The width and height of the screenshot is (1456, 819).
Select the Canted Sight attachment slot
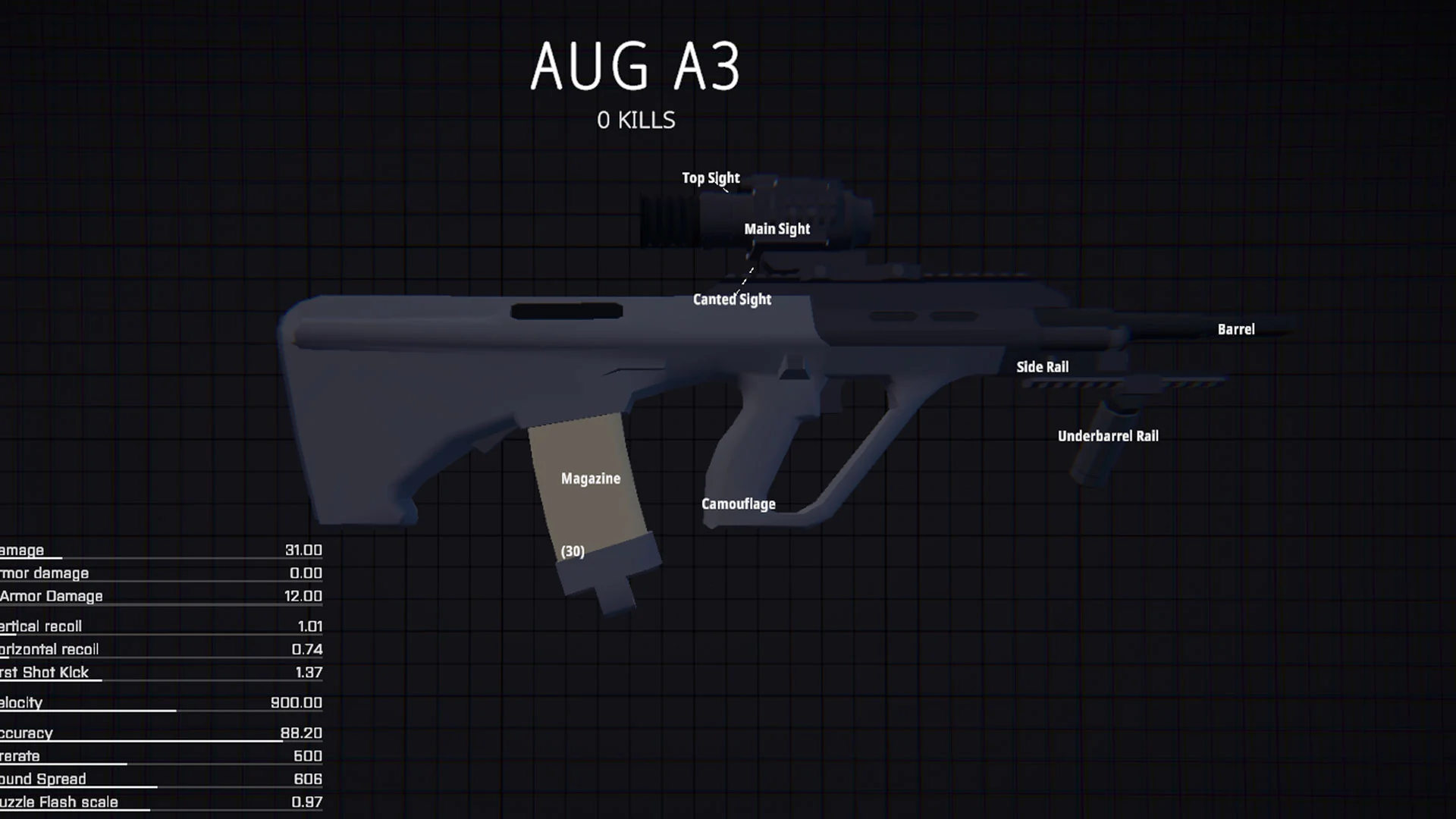[x=730, y=299]
